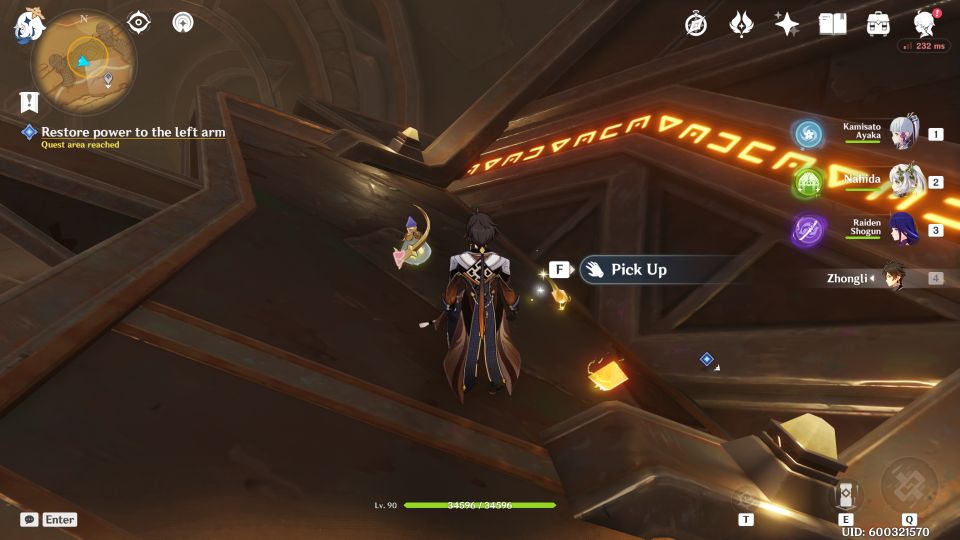Open the adventurer handbook book icon
The width and height of the screenshot is (960, 540).
pyautogui.click(x=832, y=24)
